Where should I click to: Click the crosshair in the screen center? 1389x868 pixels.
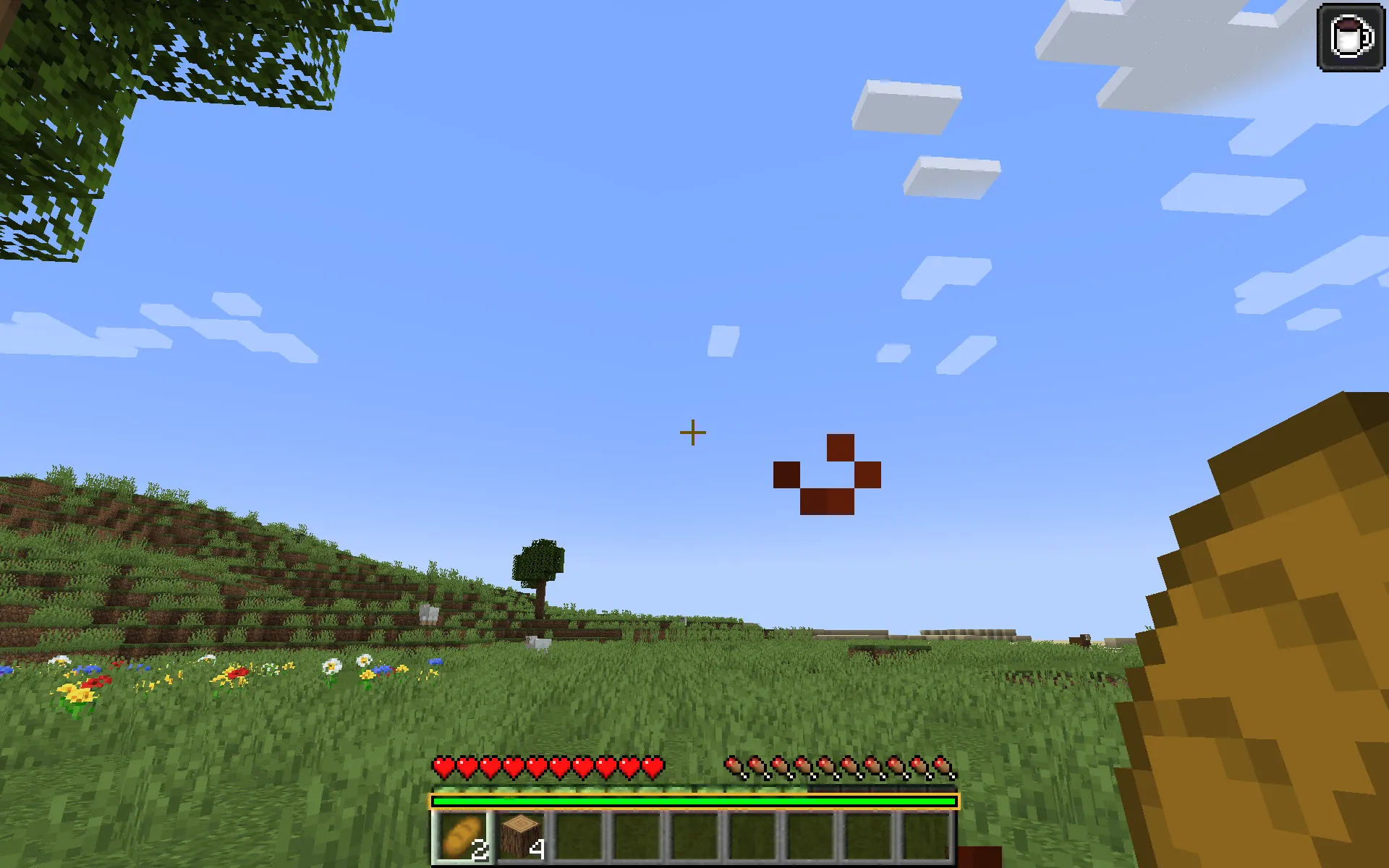692,432
